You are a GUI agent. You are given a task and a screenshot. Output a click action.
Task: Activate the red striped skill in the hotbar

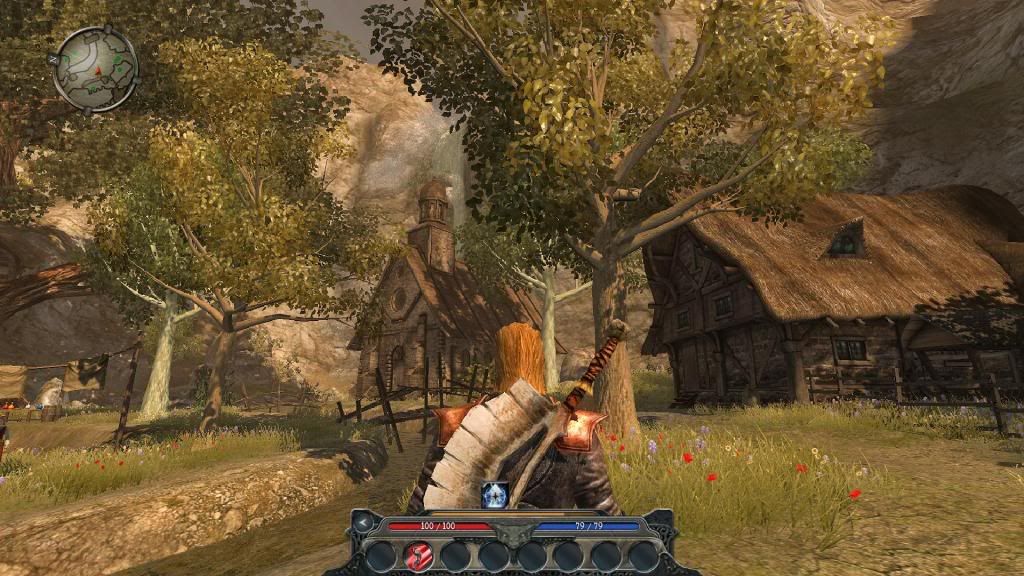point(419,555)
